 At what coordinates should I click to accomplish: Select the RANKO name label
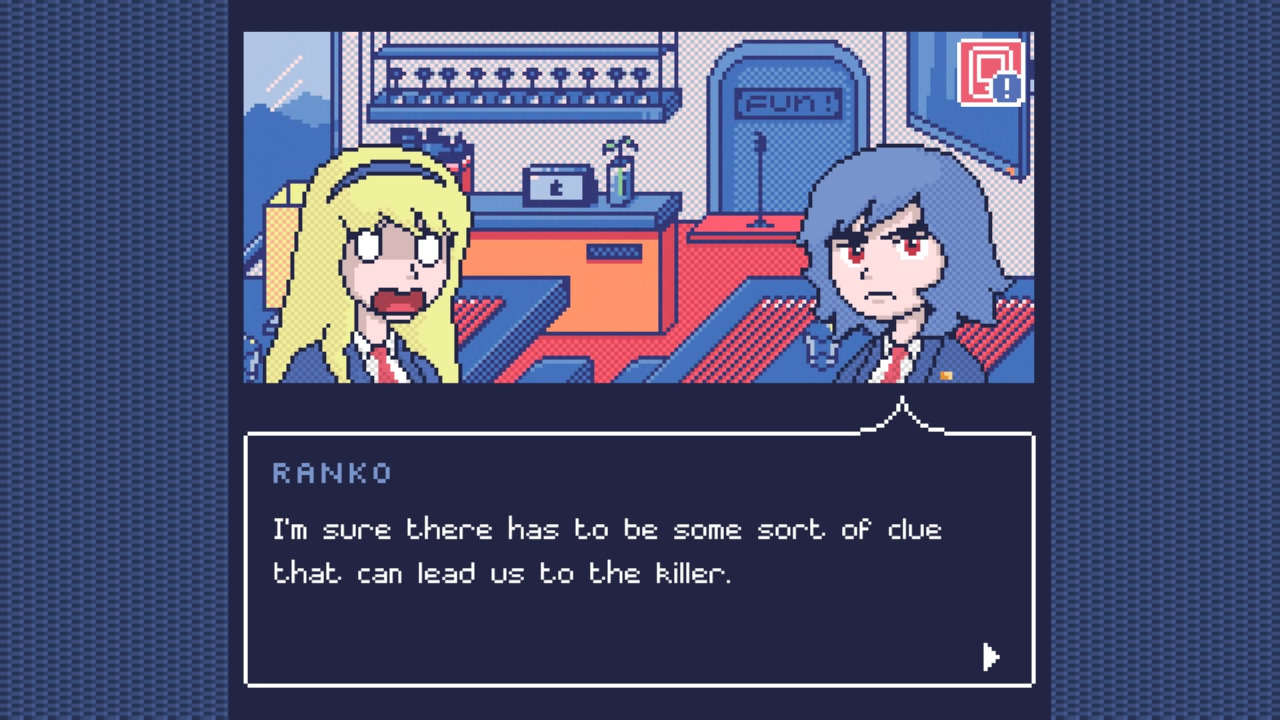tap(334, 473)
